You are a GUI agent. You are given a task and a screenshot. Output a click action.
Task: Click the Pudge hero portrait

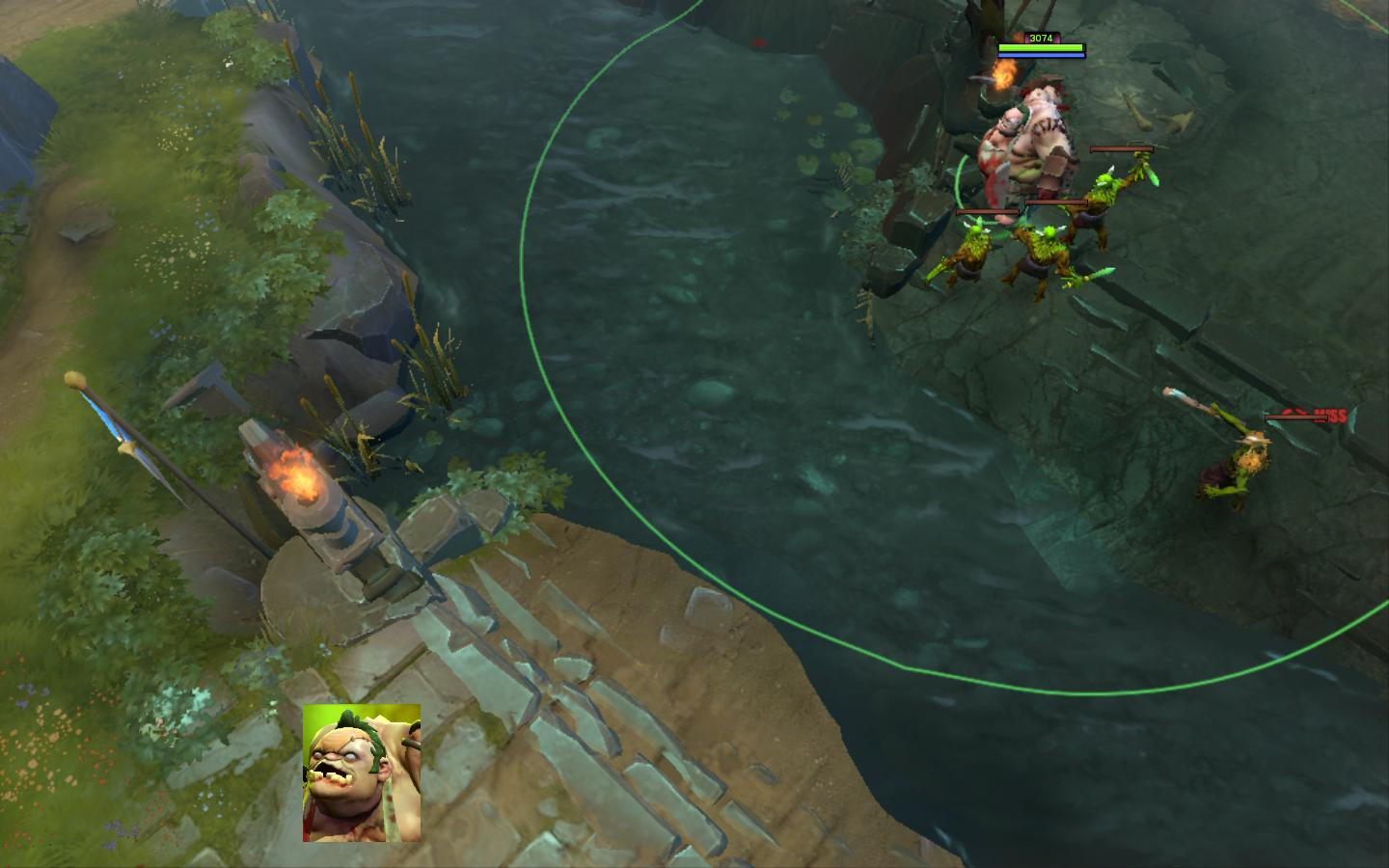362,773
